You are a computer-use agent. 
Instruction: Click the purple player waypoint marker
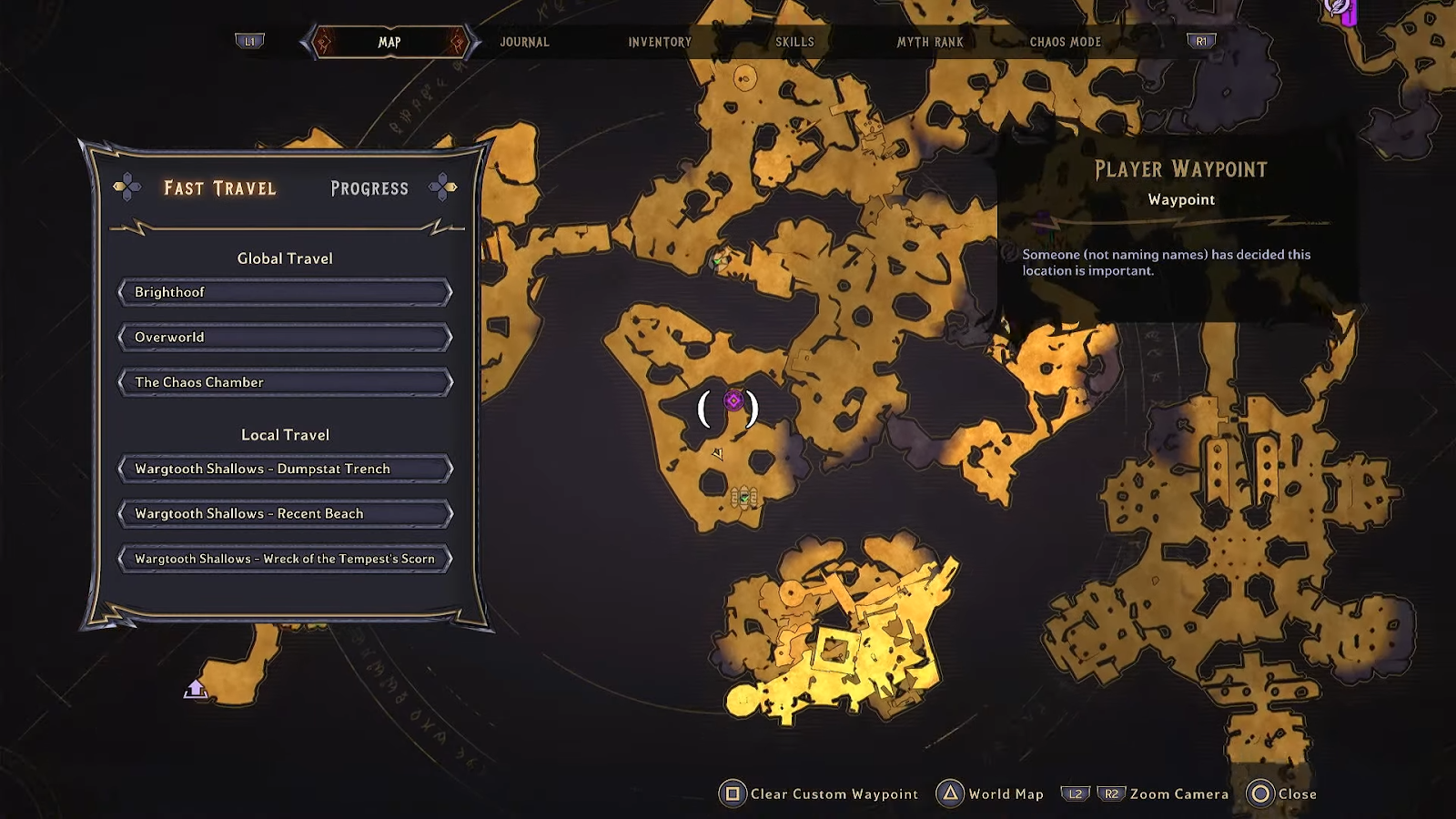pyautogui.click(x=733, y=400)
